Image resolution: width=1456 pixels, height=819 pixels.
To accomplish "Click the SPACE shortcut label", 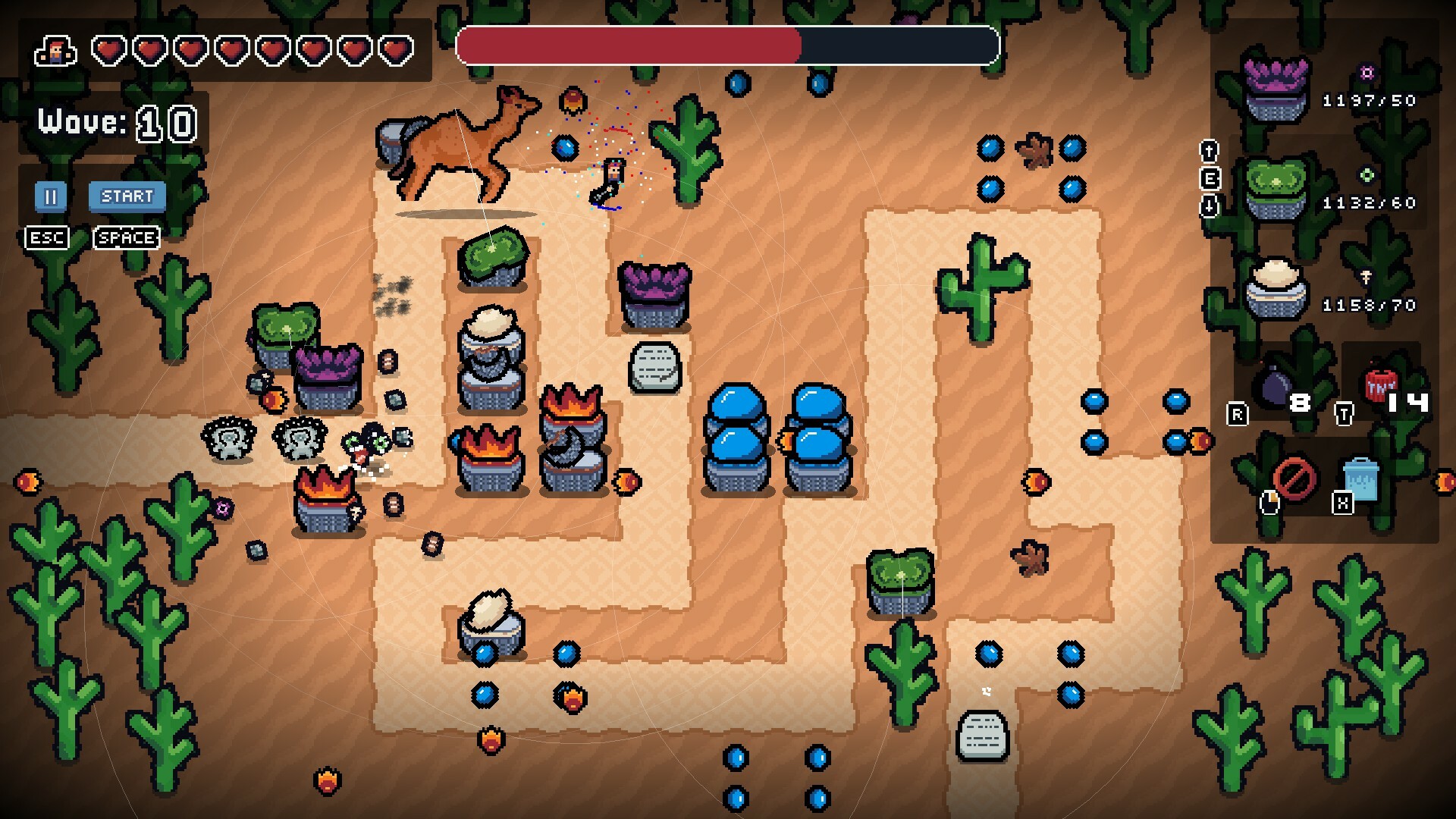I will tap(125, 237).
